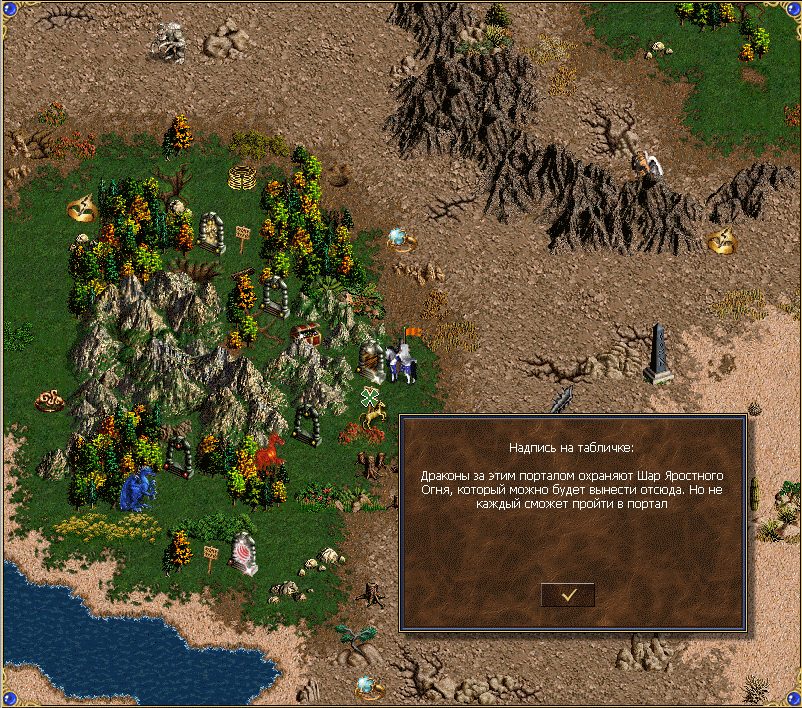Viewport: 802px width, 708px height.
Task: Confirm the sign message with the checkmark button
Action: coord(568,594)
